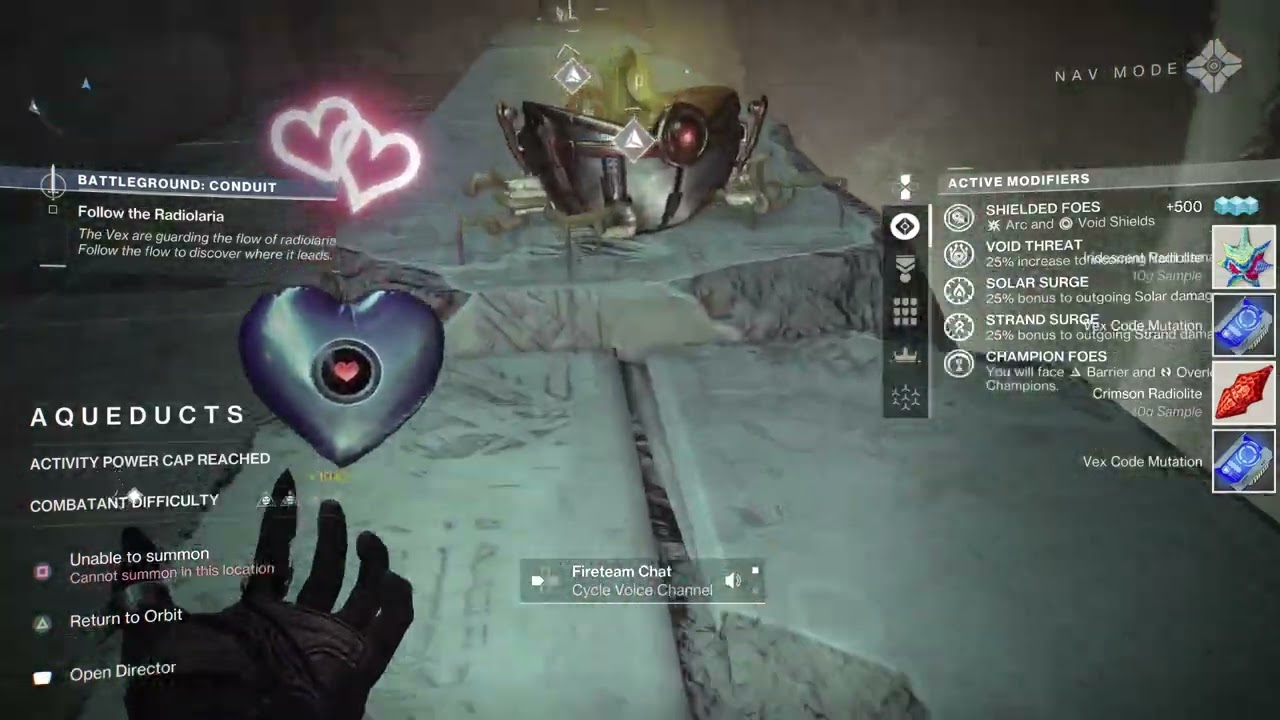The width and height of the screenshot is (1280, 720).
Task: Toggle the Fireteam Chat speaker icon
Action: click(733, 581)
